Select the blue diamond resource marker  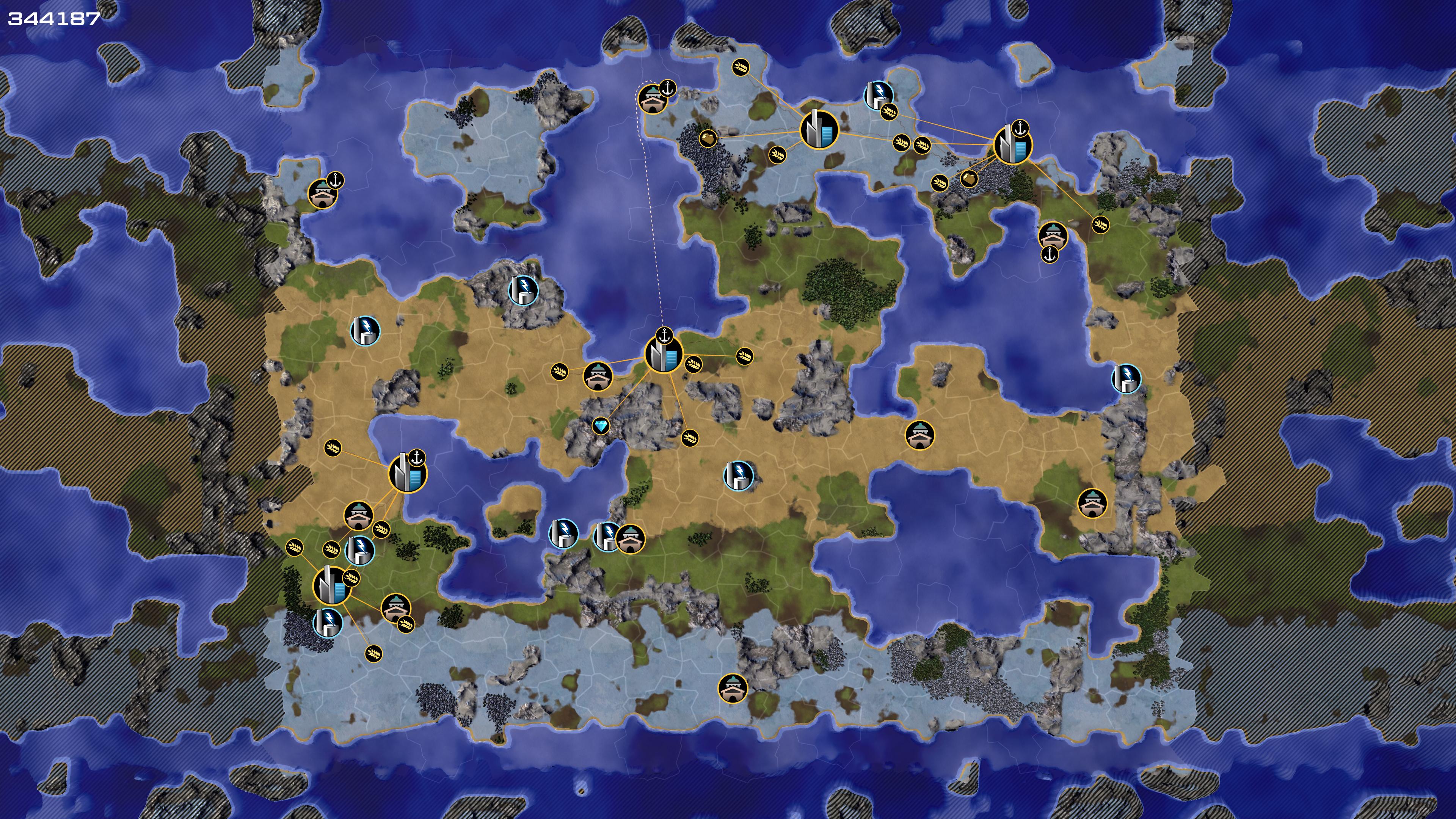[600, 425]
